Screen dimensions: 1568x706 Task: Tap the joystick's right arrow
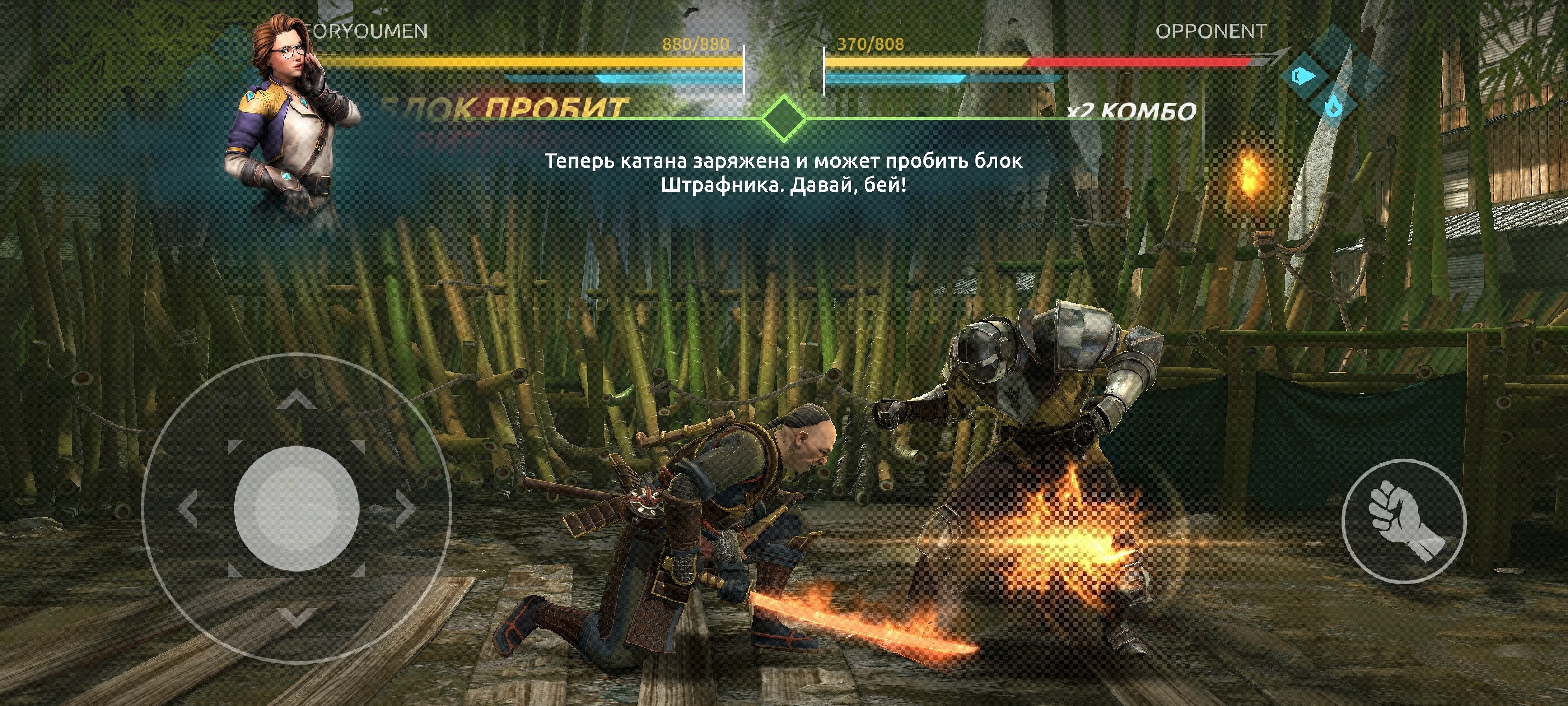405,508
